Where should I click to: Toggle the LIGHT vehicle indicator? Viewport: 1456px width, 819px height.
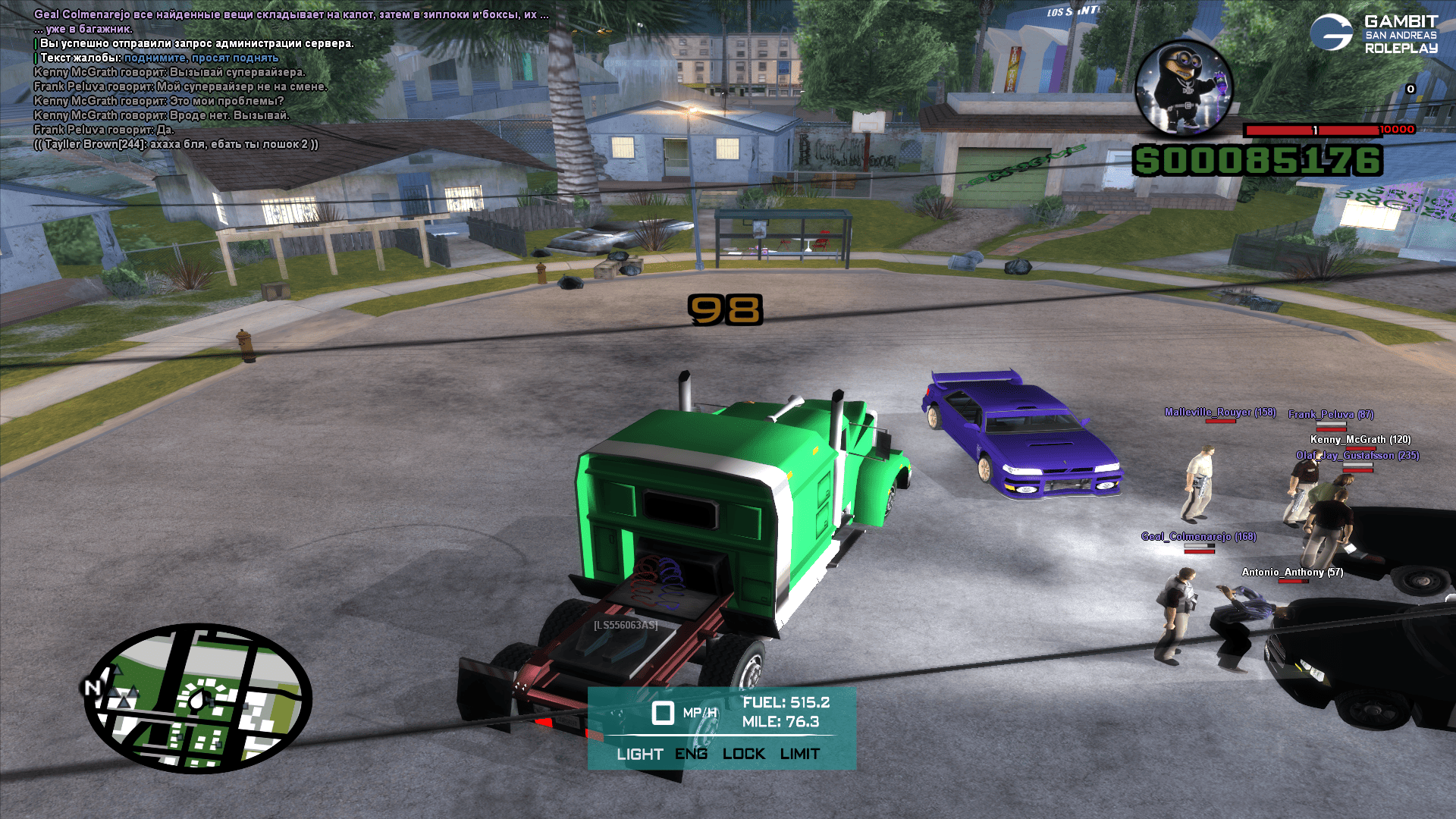(x=639, y=754)
